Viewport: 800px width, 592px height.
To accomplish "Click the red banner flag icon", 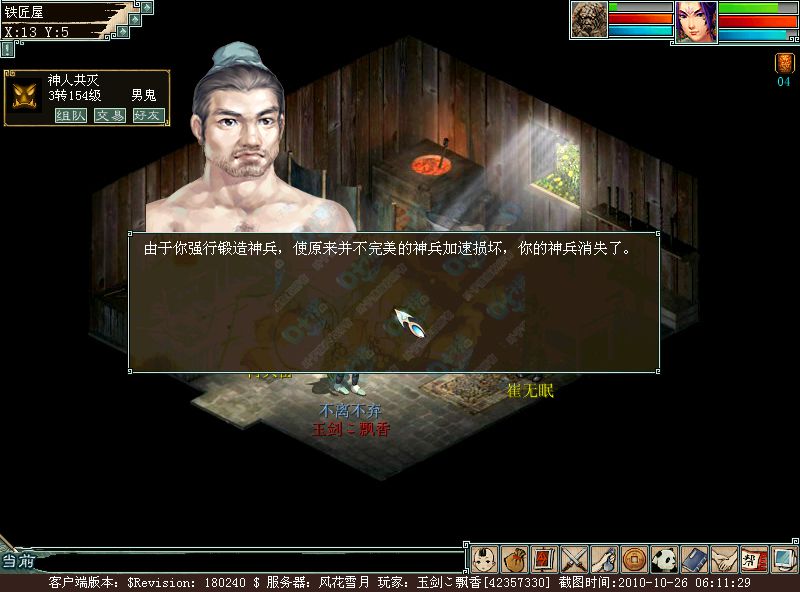I will tap(544, 558).
